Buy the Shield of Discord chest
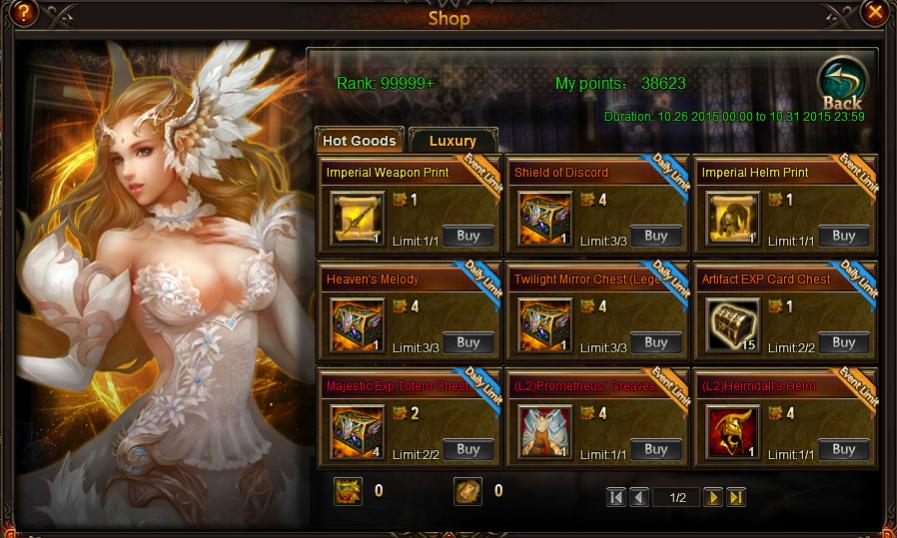The image size is (897, 538). pyautogui.click(x=656, y=236)
